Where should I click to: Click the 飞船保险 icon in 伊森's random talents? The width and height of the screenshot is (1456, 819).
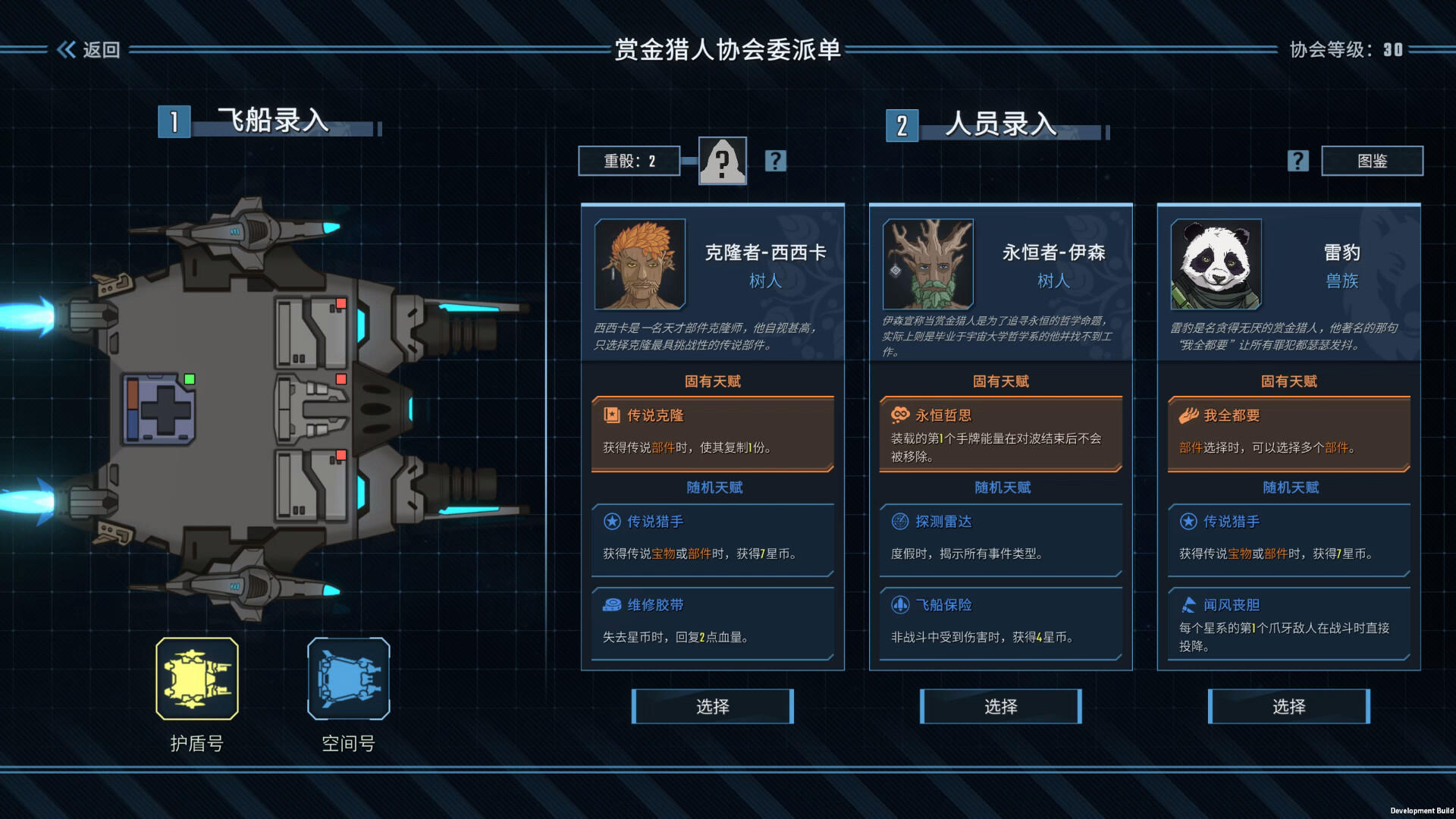(899, 604)
